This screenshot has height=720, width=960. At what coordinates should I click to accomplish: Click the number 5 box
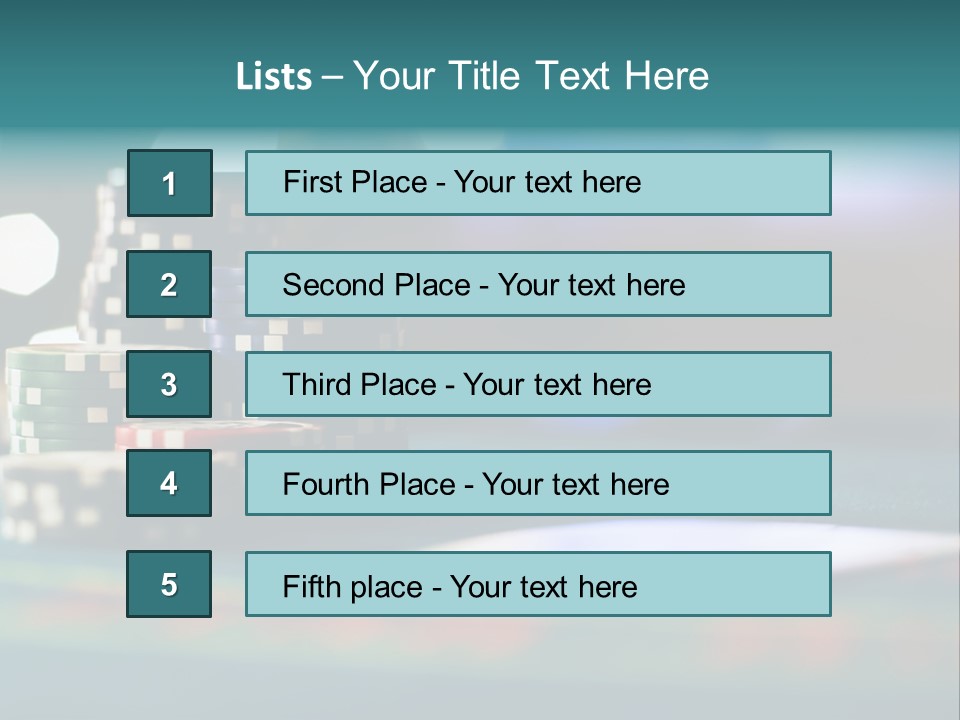[x=169, y=584]
